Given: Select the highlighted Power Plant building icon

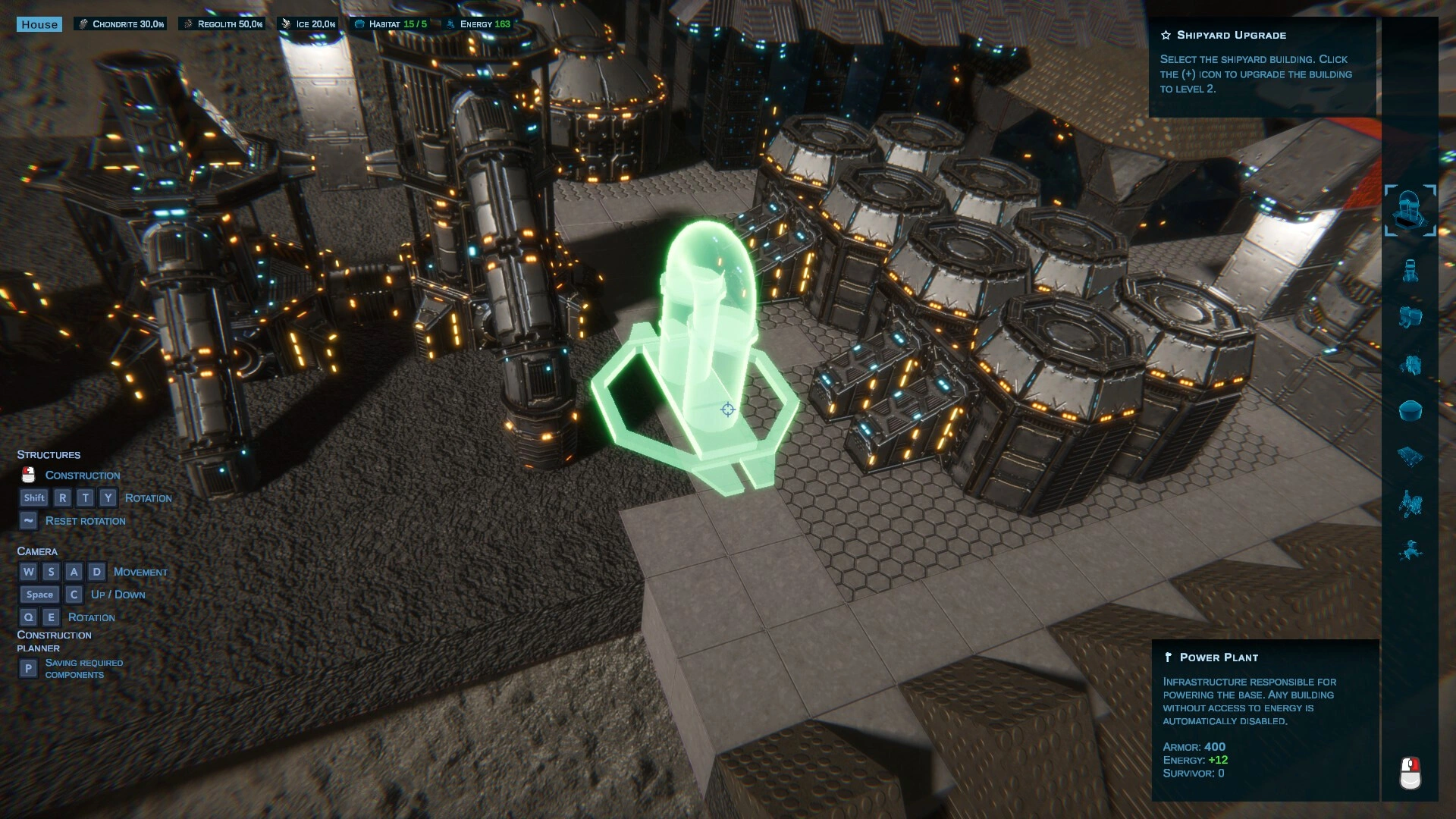Looking at the screenshot, I should pos(1410,210).
